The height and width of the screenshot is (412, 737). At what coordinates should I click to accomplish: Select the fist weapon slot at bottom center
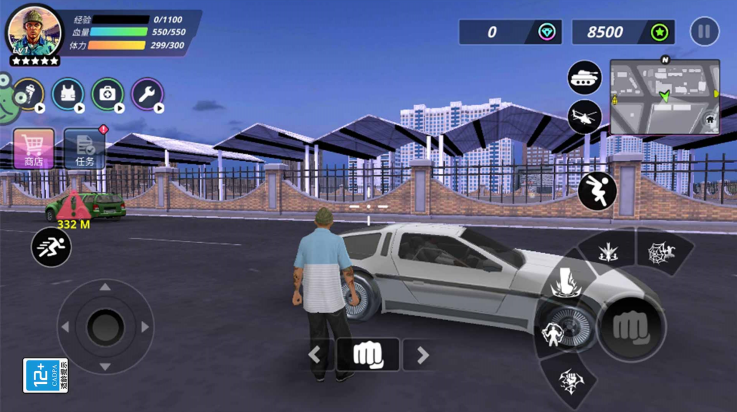tap(368, 354)
